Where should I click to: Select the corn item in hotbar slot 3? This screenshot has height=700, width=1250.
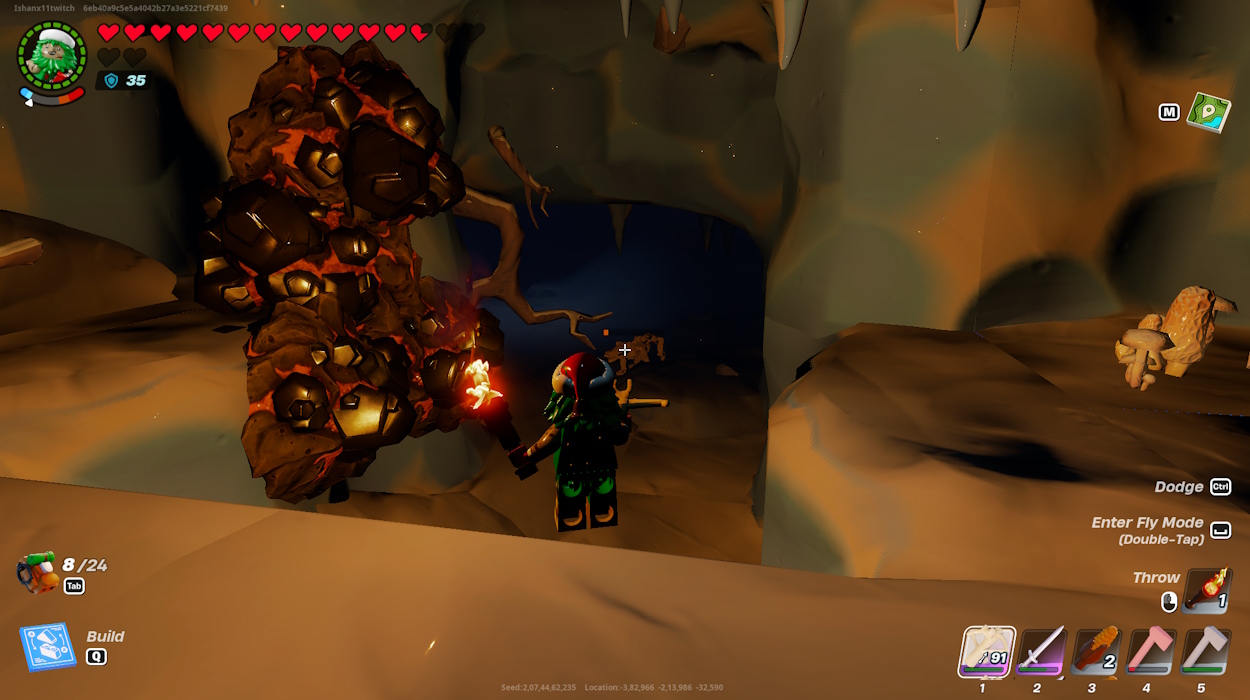[1096, 652]
